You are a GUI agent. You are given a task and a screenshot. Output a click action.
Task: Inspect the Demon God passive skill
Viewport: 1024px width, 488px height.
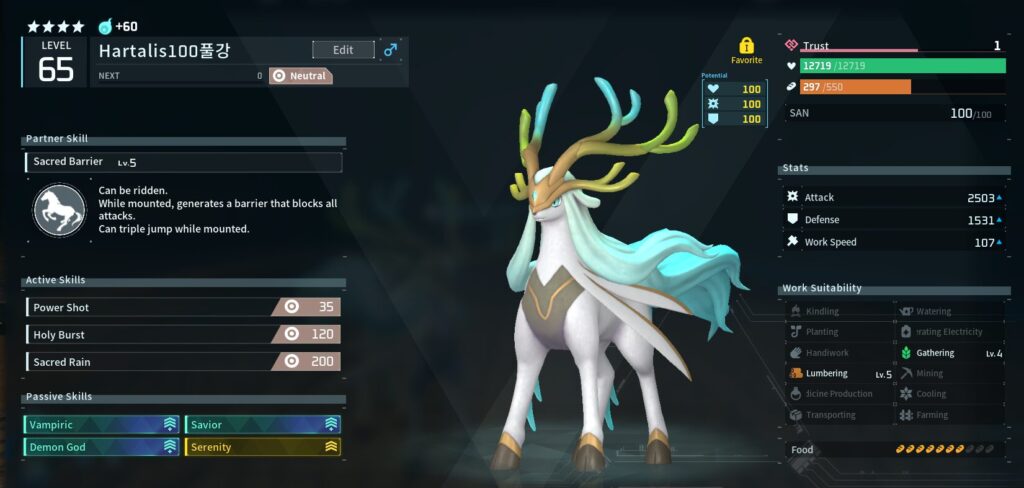(102, 447)
